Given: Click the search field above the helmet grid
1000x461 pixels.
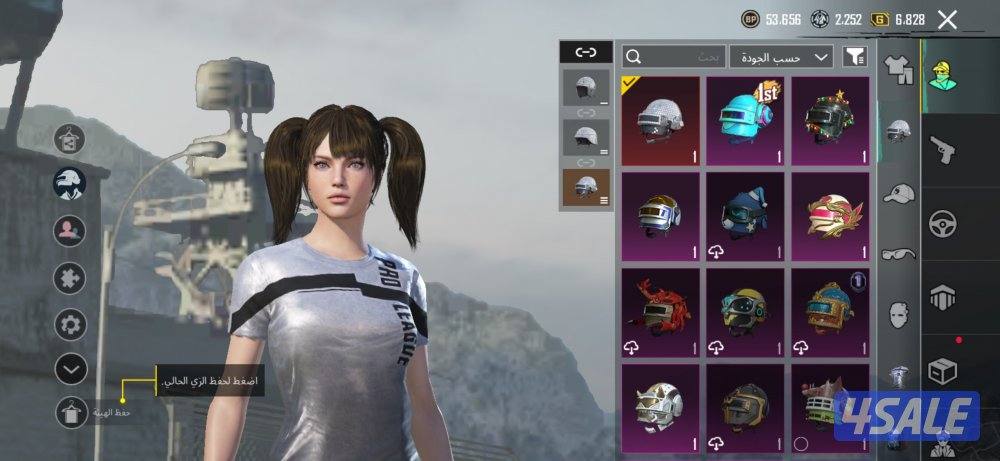Looking at the screenshot, I should click(672, 56).
